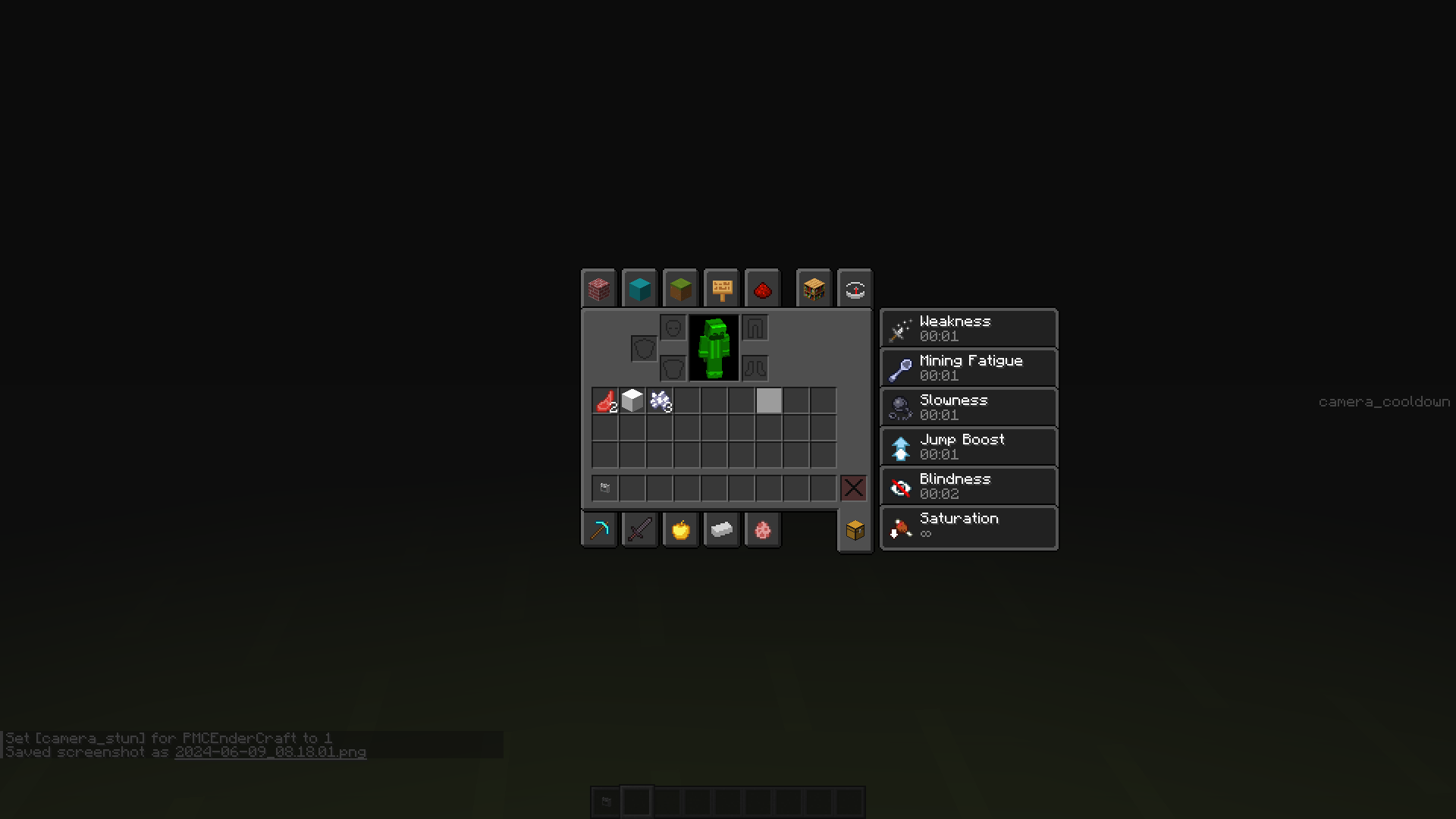1456x819 pixels.
Task: Open the grass block Nature tab
Action: 679,288
